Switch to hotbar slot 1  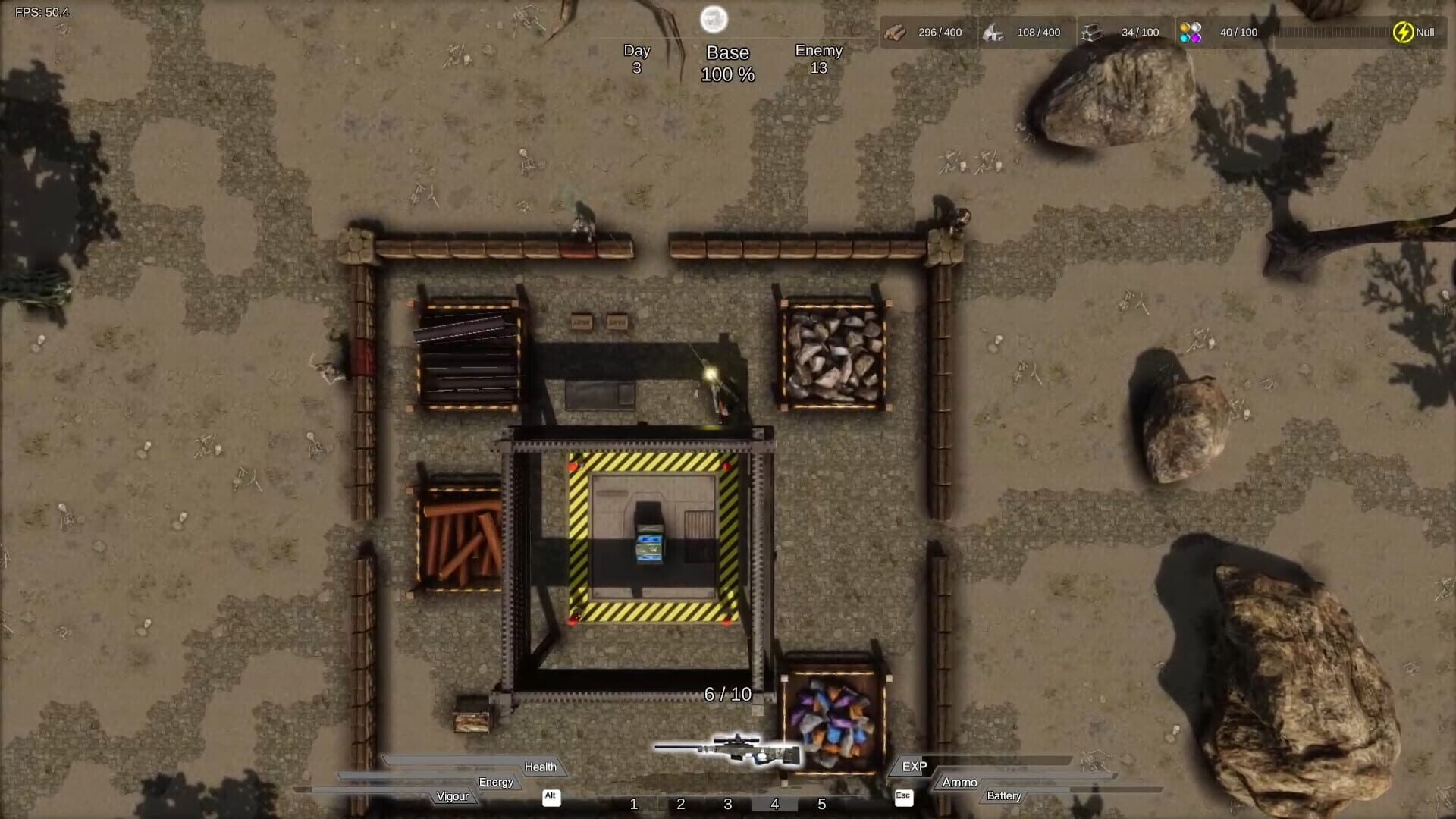634,805
